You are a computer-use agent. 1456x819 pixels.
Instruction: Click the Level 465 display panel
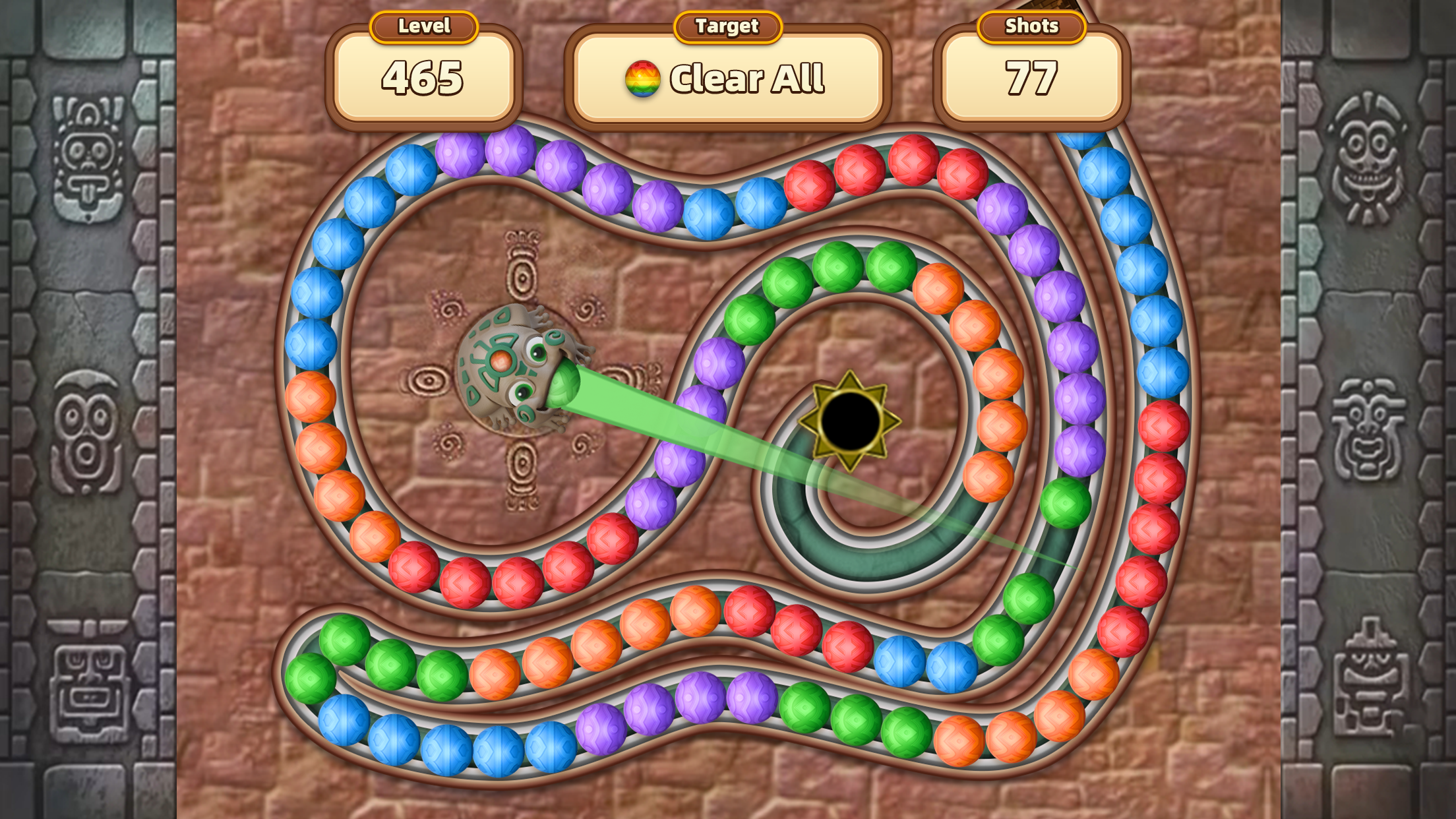(x=424, y=78)
